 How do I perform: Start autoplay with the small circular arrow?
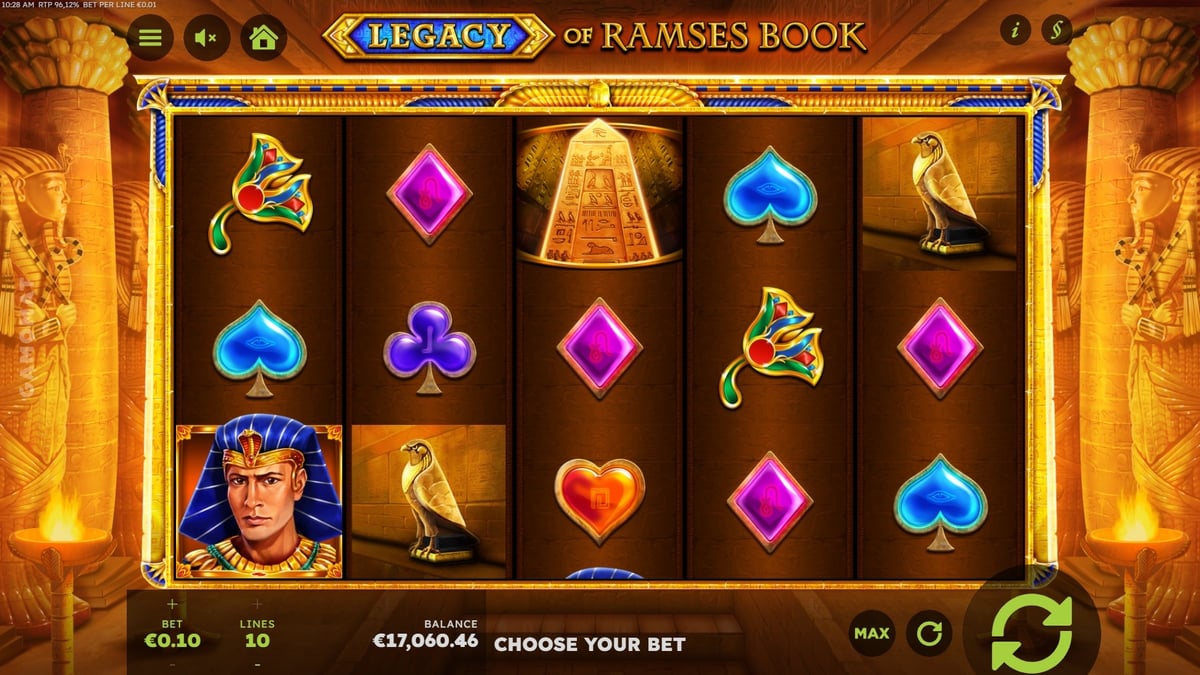[929, 633]
